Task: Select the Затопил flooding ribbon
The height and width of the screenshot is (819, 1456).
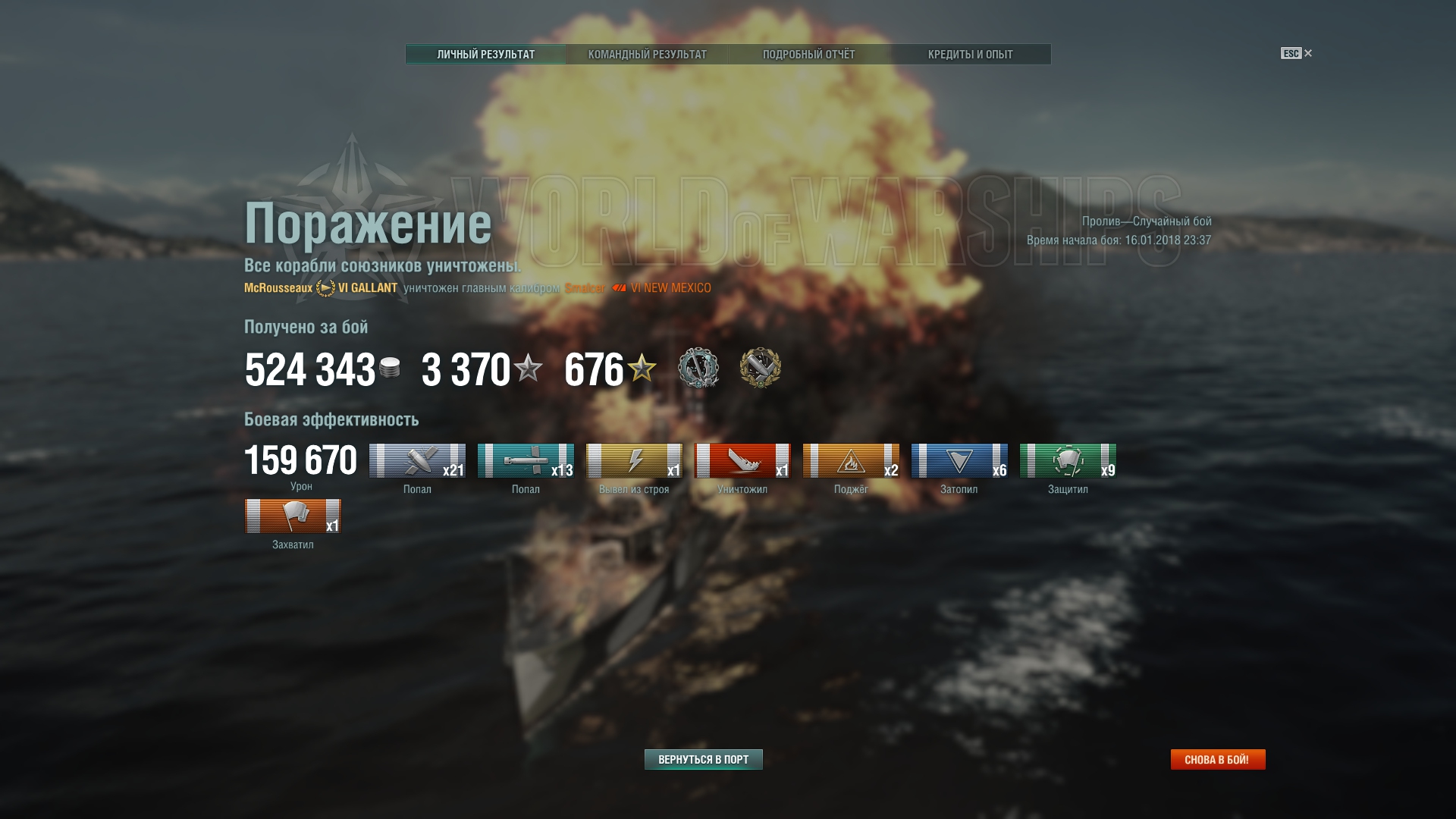Action: (959, 461)
